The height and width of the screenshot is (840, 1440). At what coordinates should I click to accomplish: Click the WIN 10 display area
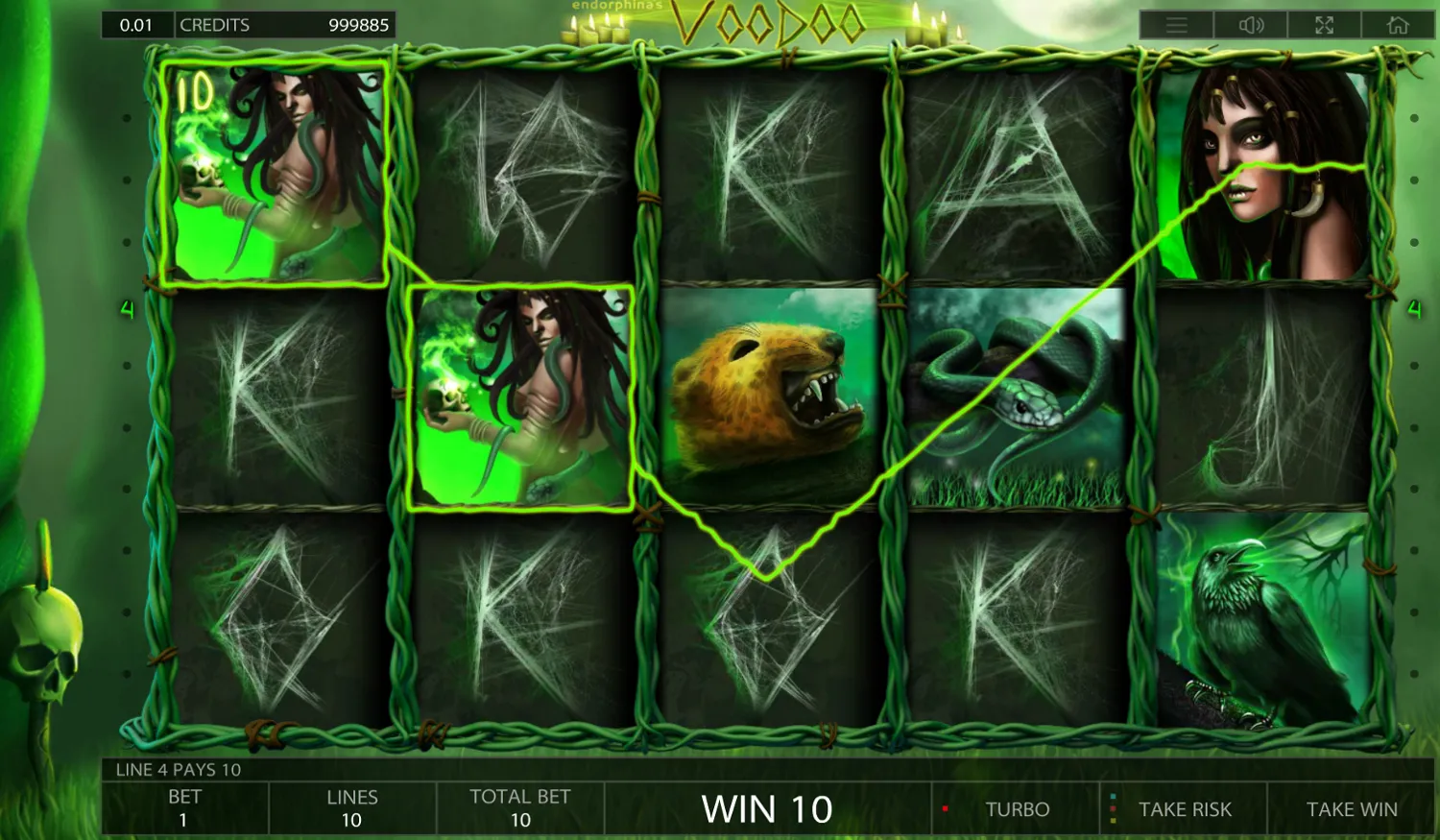tap(766, 809)
